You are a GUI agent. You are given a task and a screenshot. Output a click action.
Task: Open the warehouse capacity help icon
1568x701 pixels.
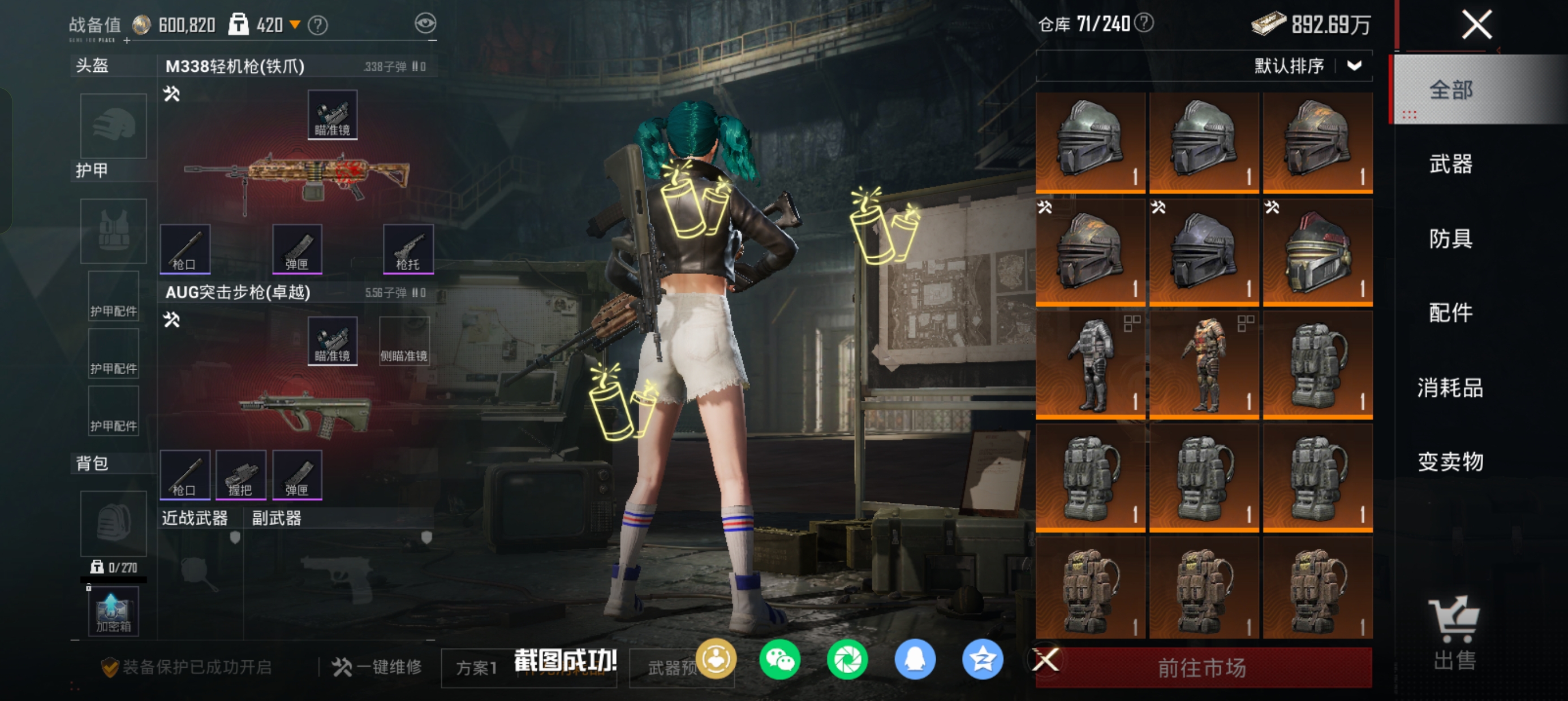[x=1144, y=23]
